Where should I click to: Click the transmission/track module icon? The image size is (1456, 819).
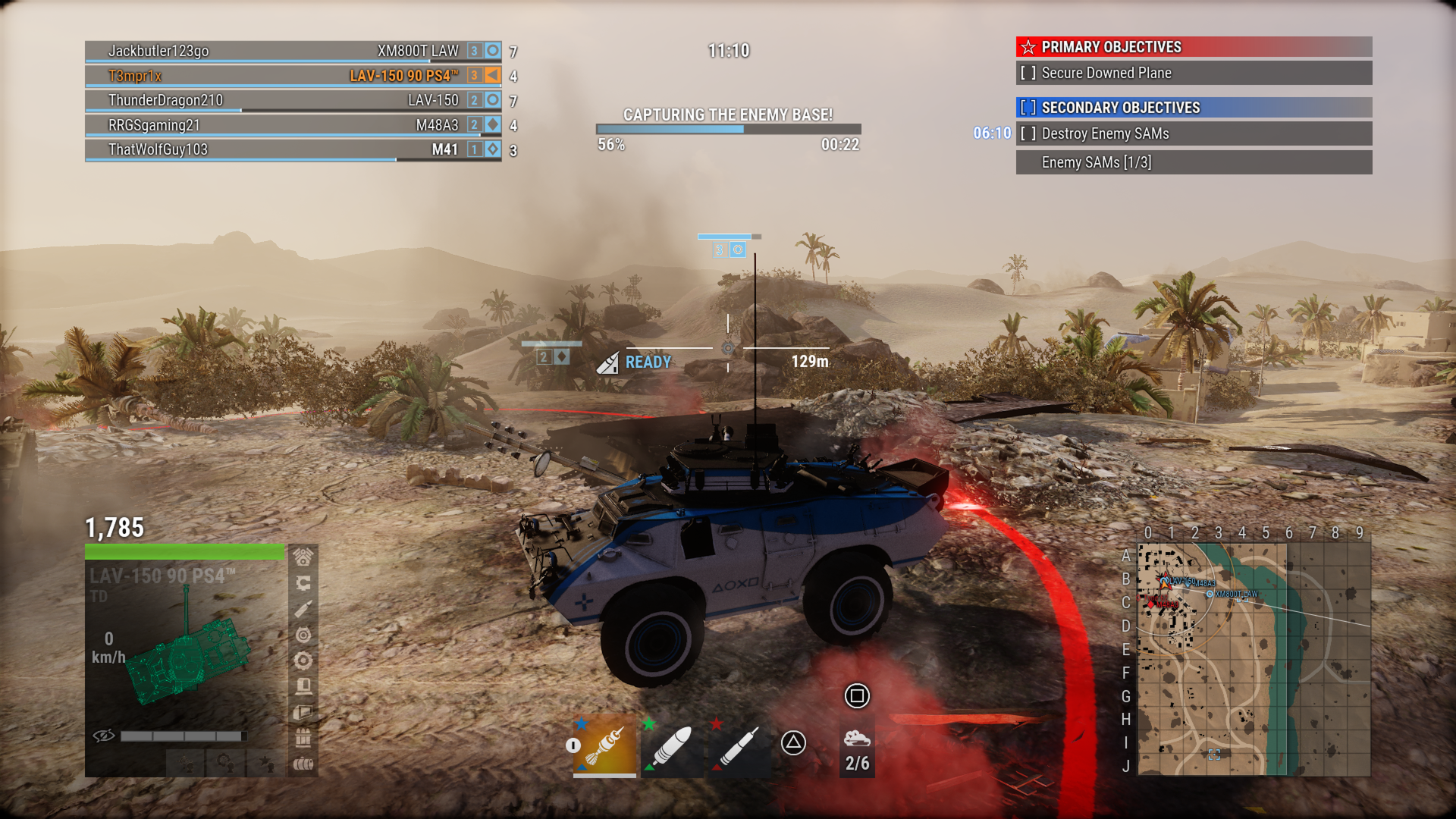point(302,584)
